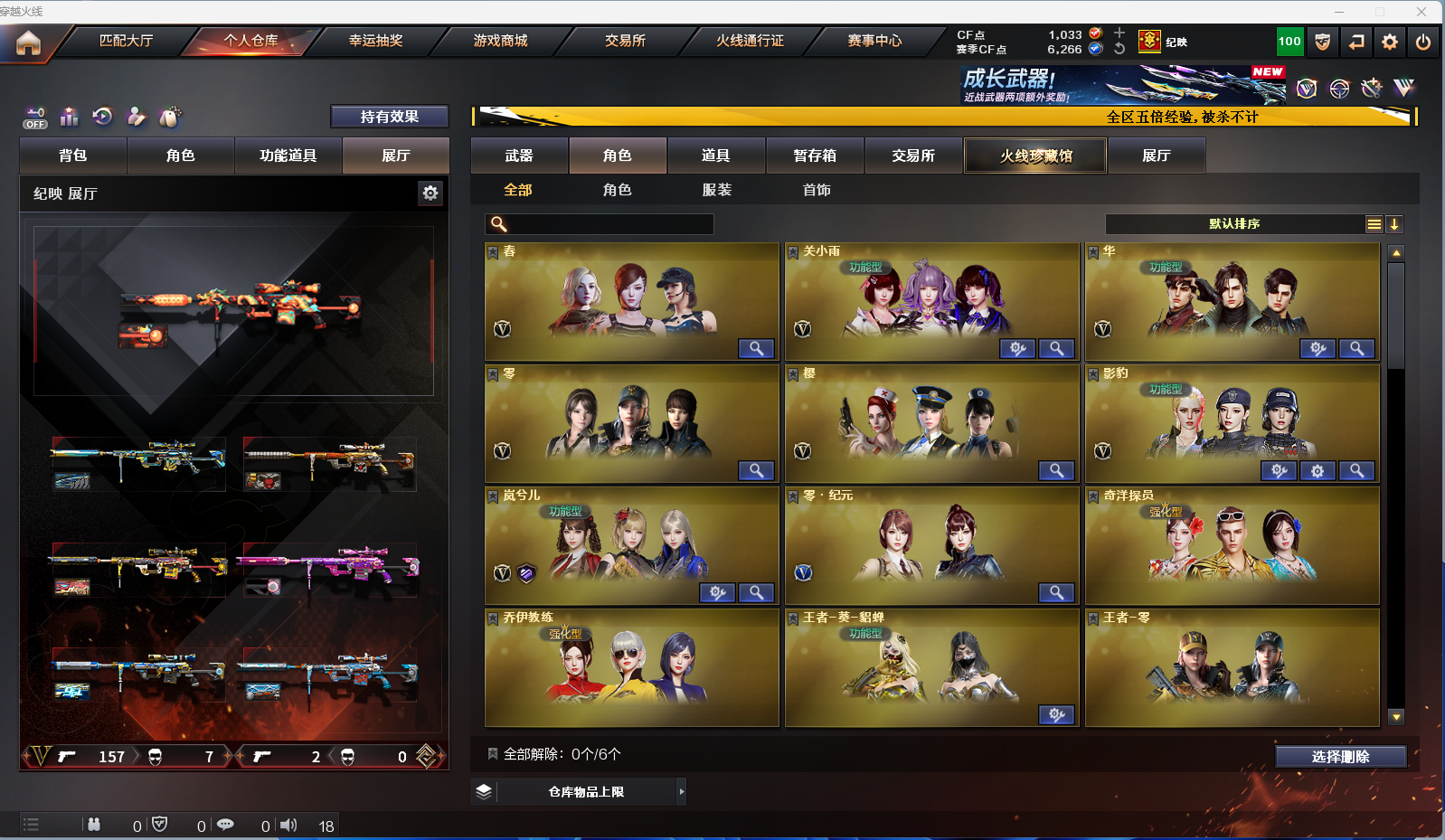Switch to the 背包 backpack tab
1445x840 pixels.
[x=73, y=156]
